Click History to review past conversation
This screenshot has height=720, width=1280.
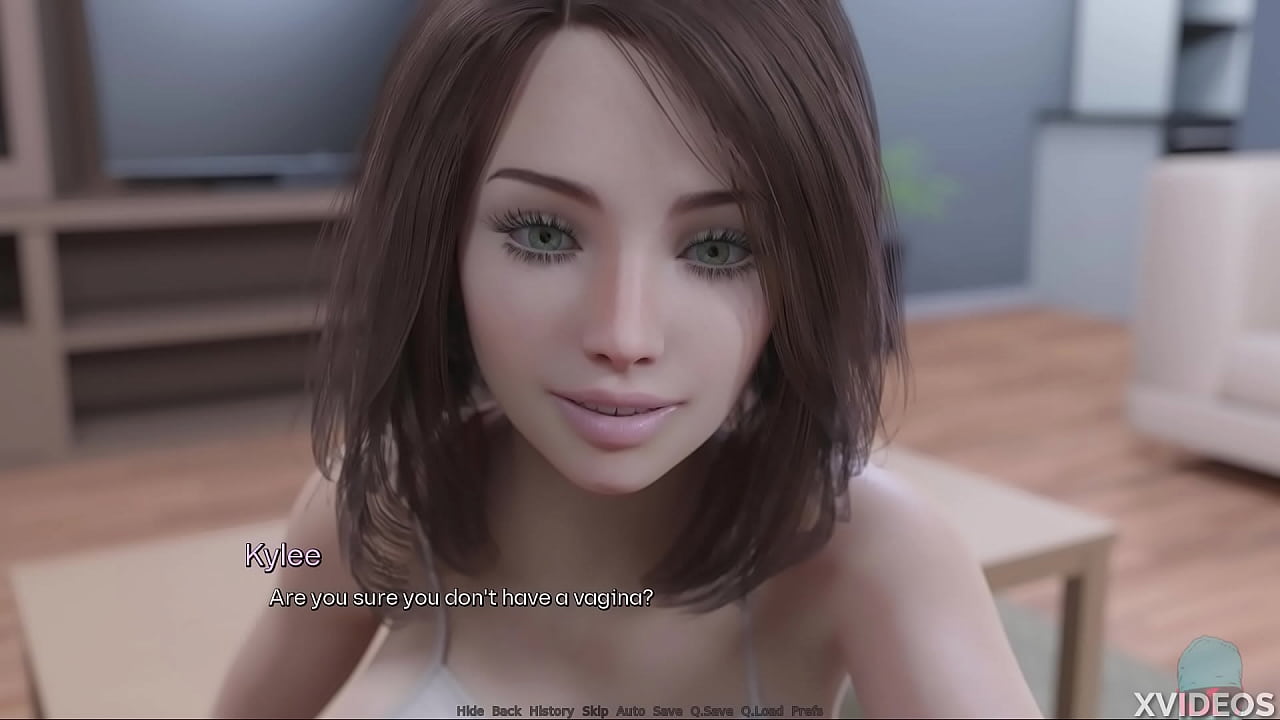(551, 710)
